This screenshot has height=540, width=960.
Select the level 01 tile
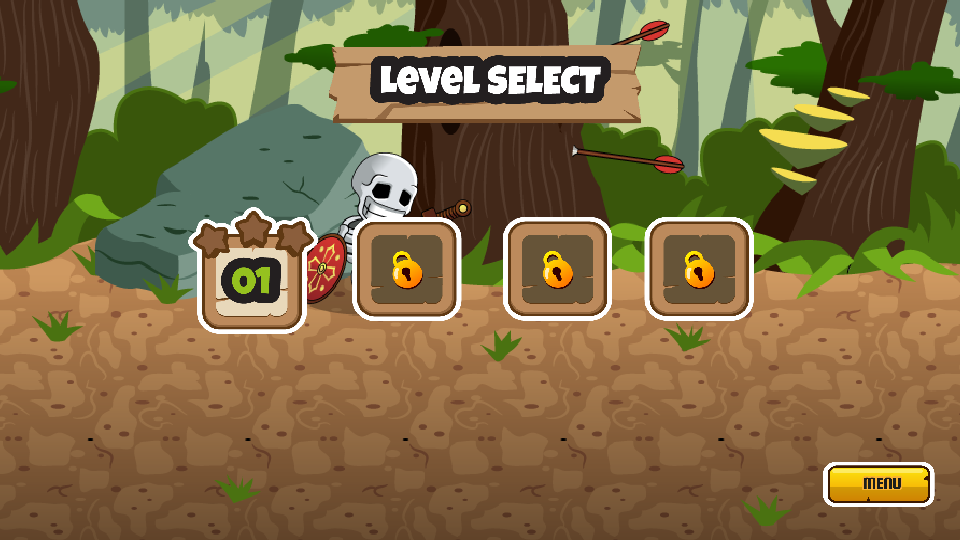(x=252, y=280)
